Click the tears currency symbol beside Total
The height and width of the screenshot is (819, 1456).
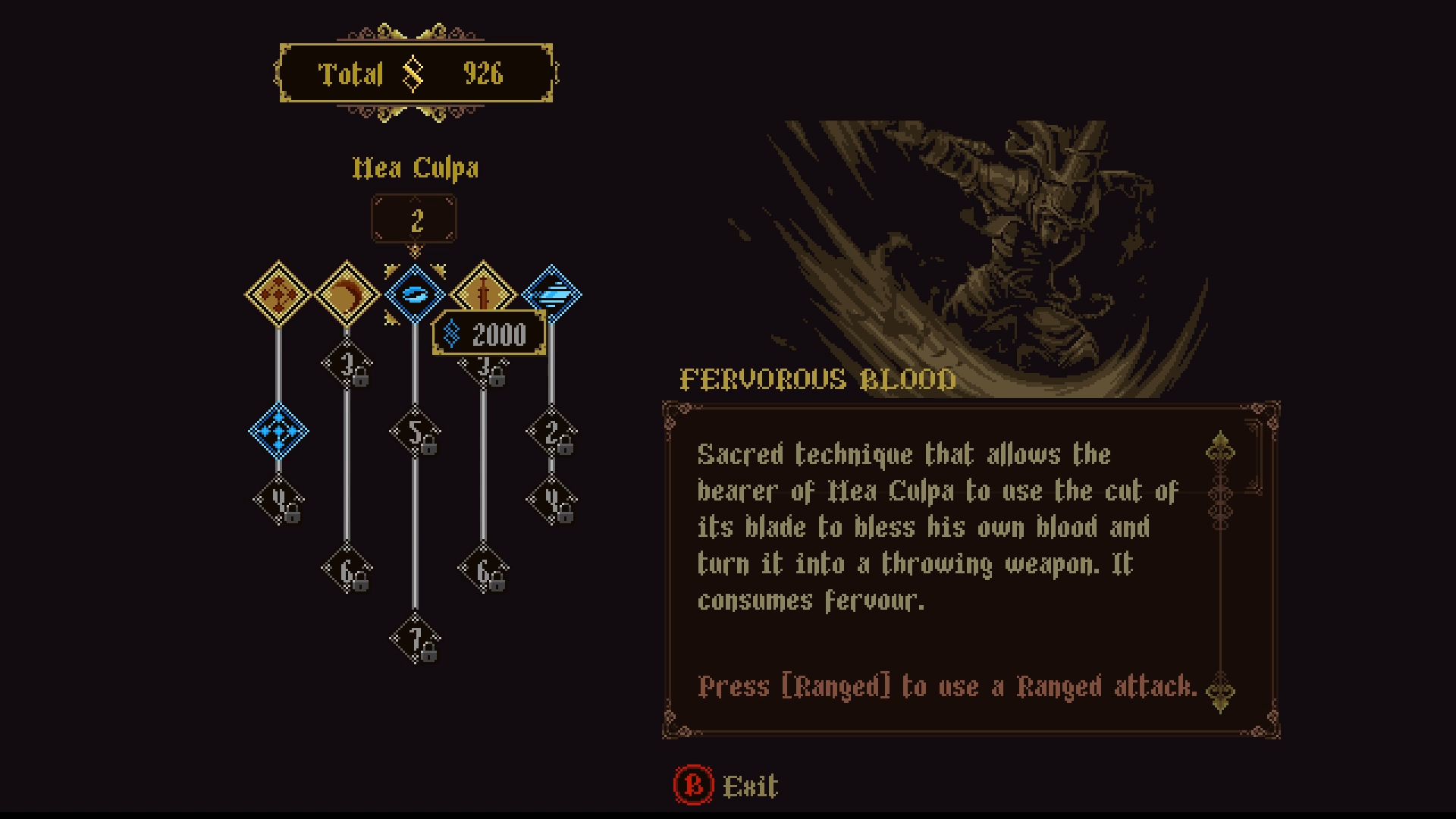pos(413,74)
